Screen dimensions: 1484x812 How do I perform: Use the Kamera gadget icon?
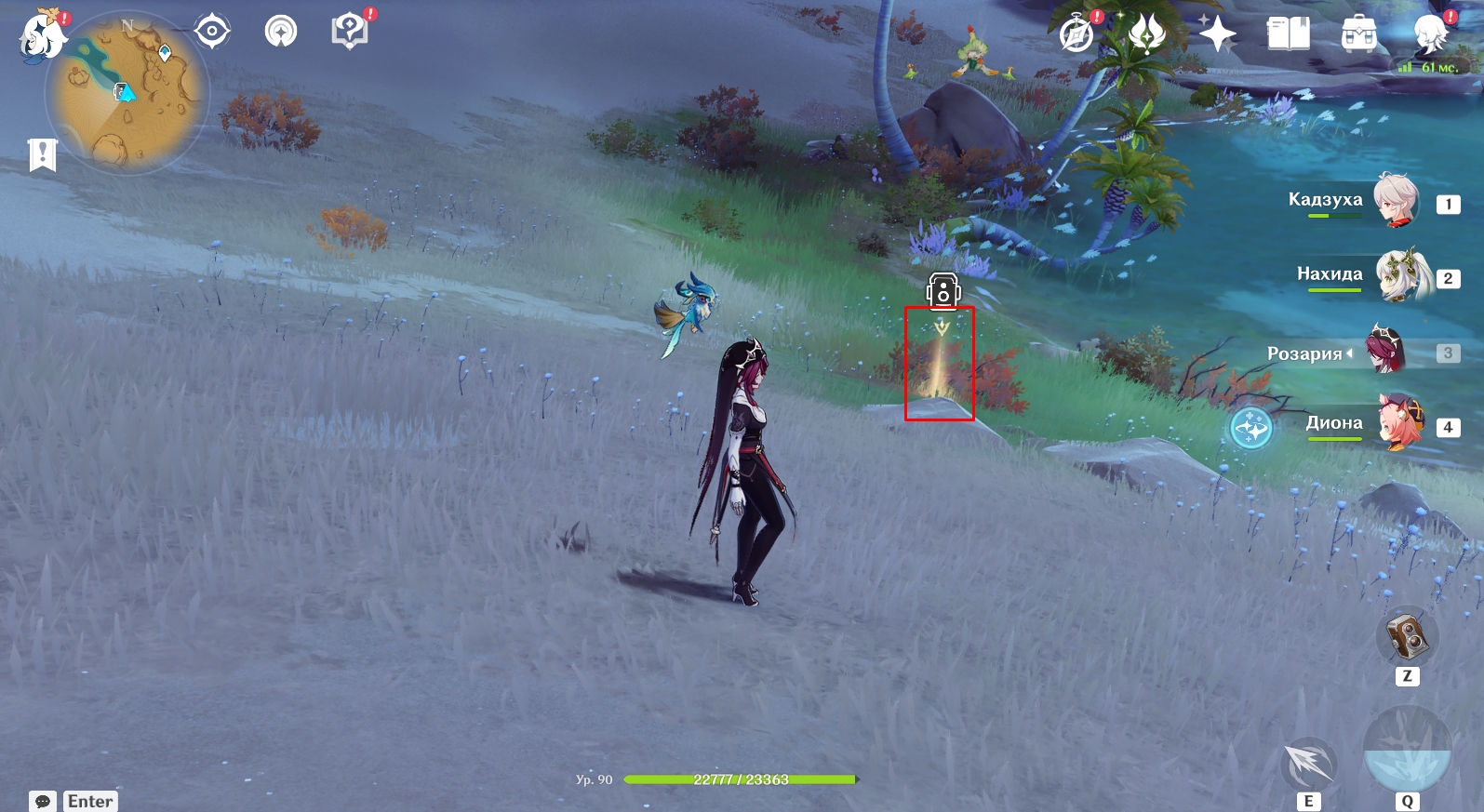[1407, 637]
